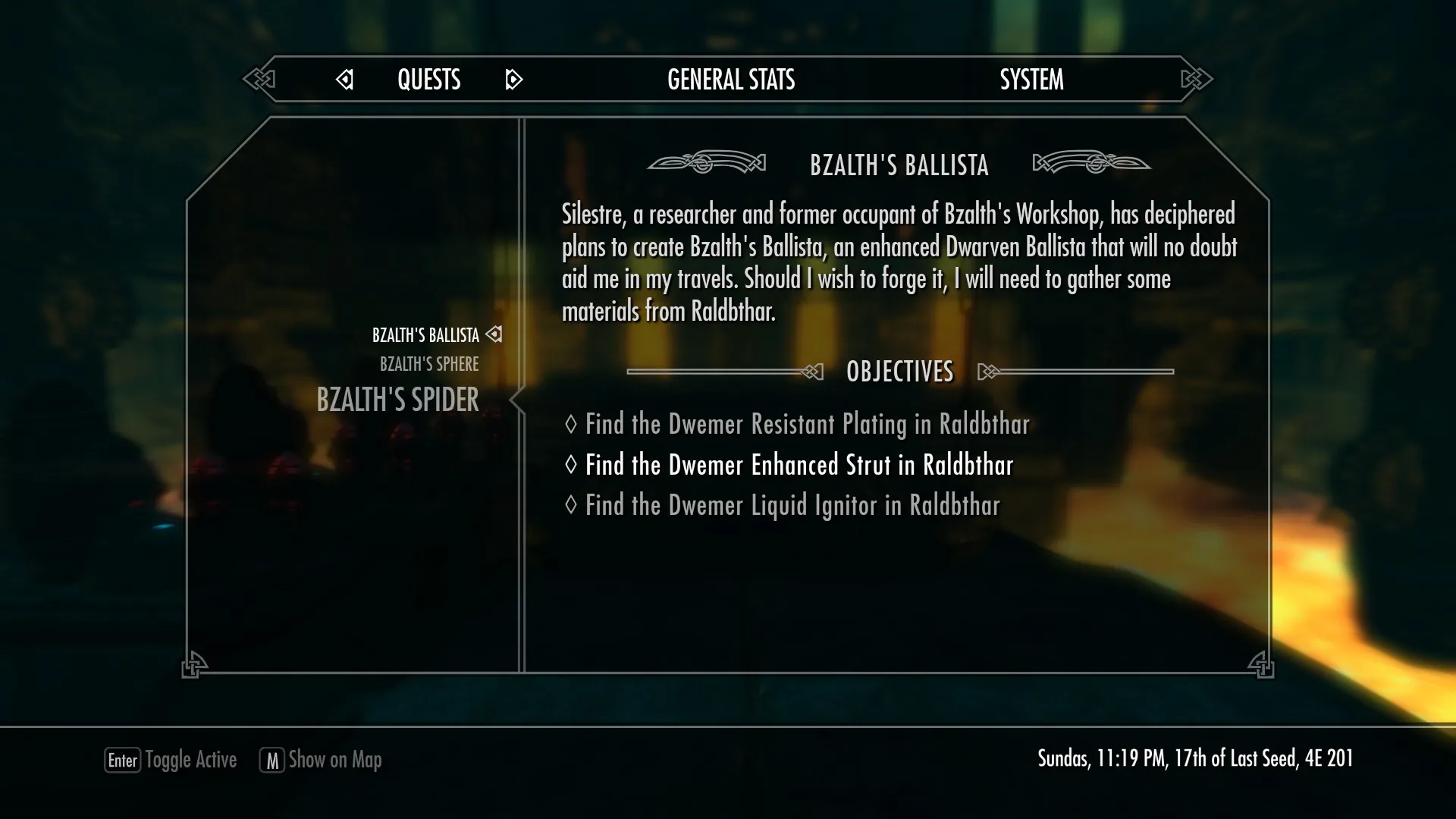This screenshot has width=1456, height=819.
Task: Click the right arrow beside Quests
Action: pyautogui.click(x=513, y=80)
